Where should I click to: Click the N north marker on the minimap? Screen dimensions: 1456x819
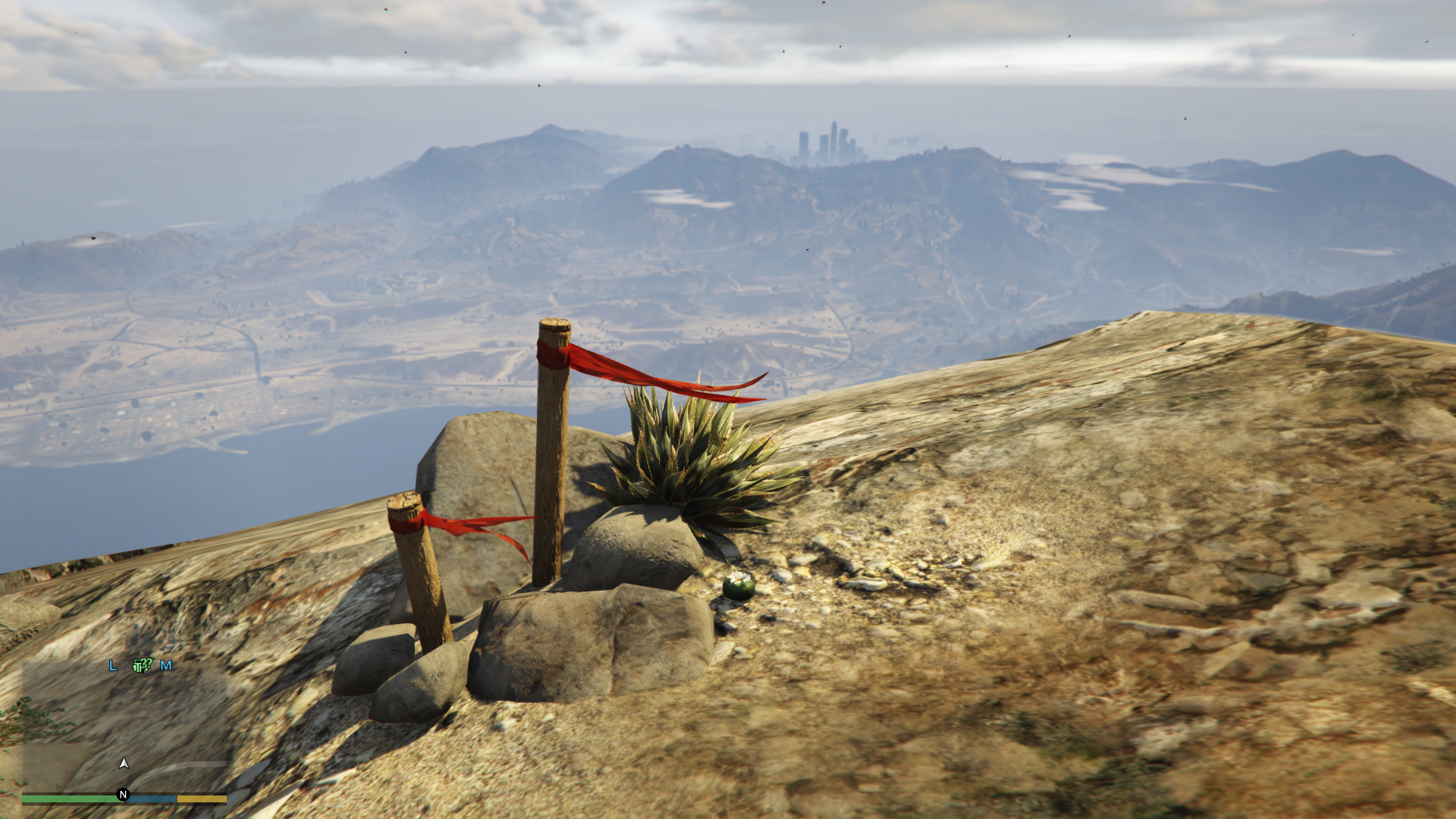pos(123,795)
